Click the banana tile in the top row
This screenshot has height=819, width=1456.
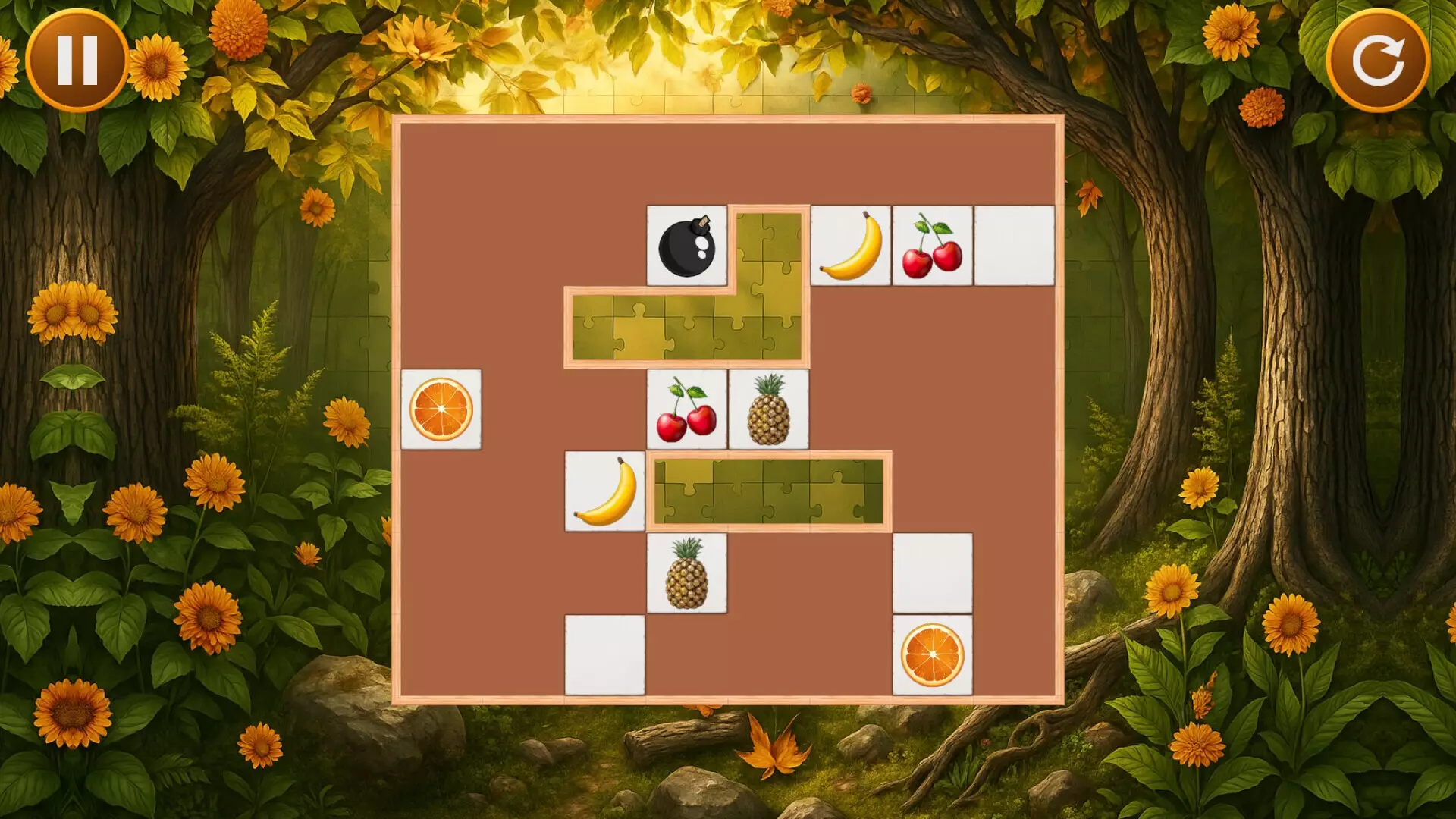pos(852,246)
